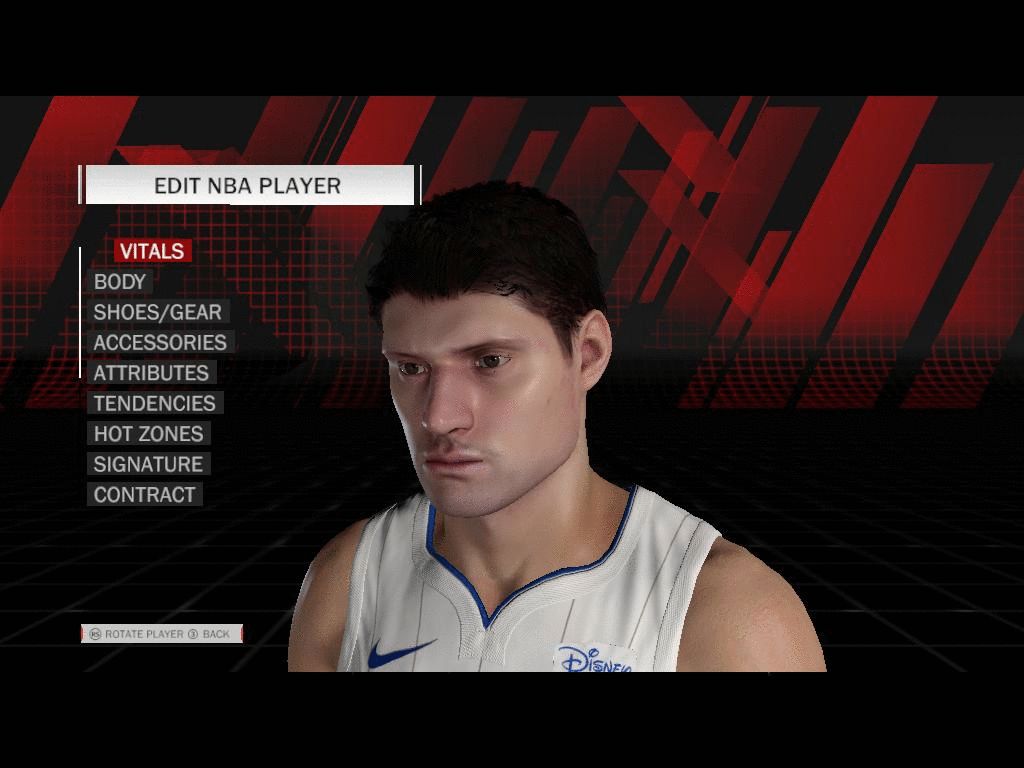Open the Contract settings

144,494
